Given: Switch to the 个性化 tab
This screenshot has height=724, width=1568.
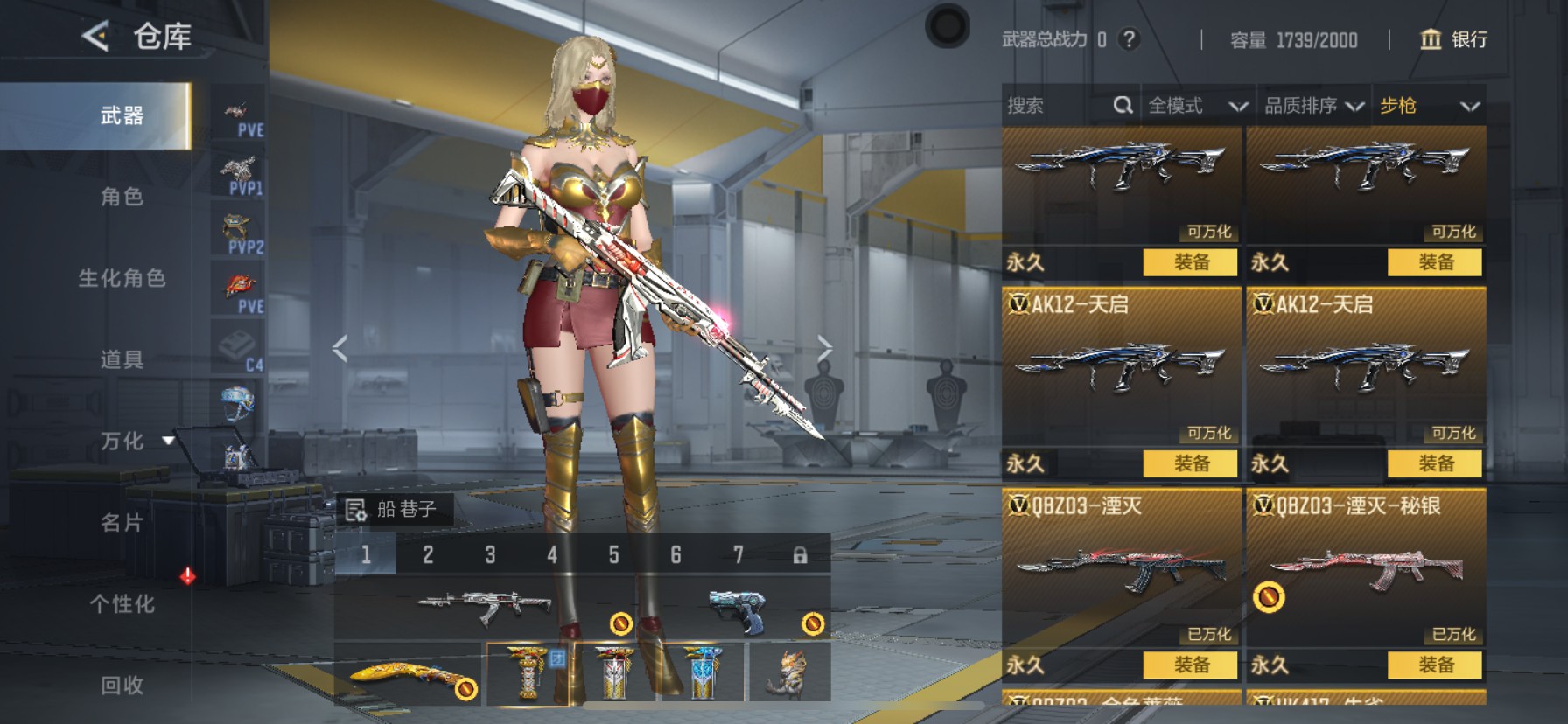Looking at the screenshot, I should click(122, 603).
